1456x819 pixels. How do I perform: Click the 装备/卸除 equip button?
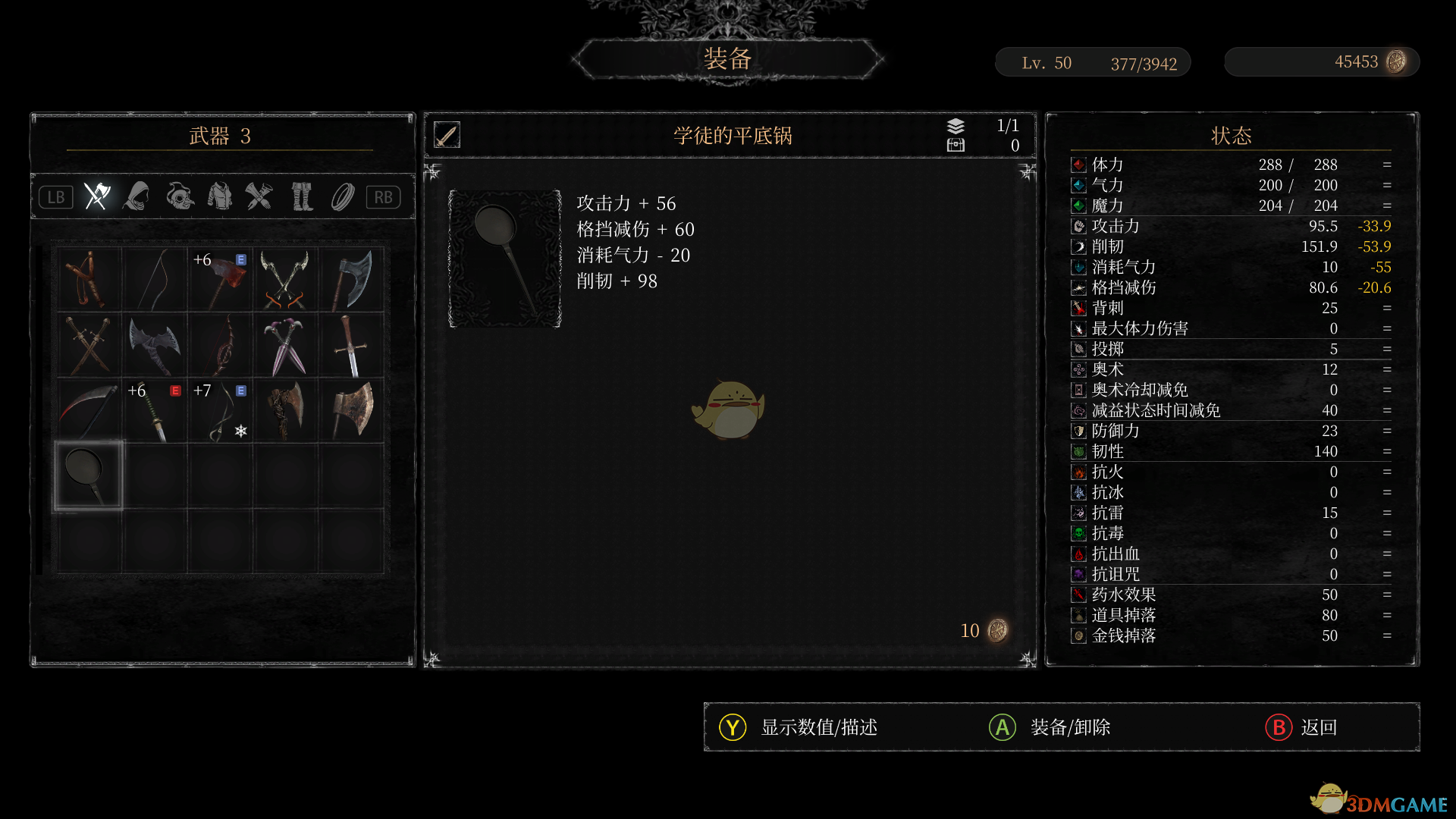(x=1050, y=727)
